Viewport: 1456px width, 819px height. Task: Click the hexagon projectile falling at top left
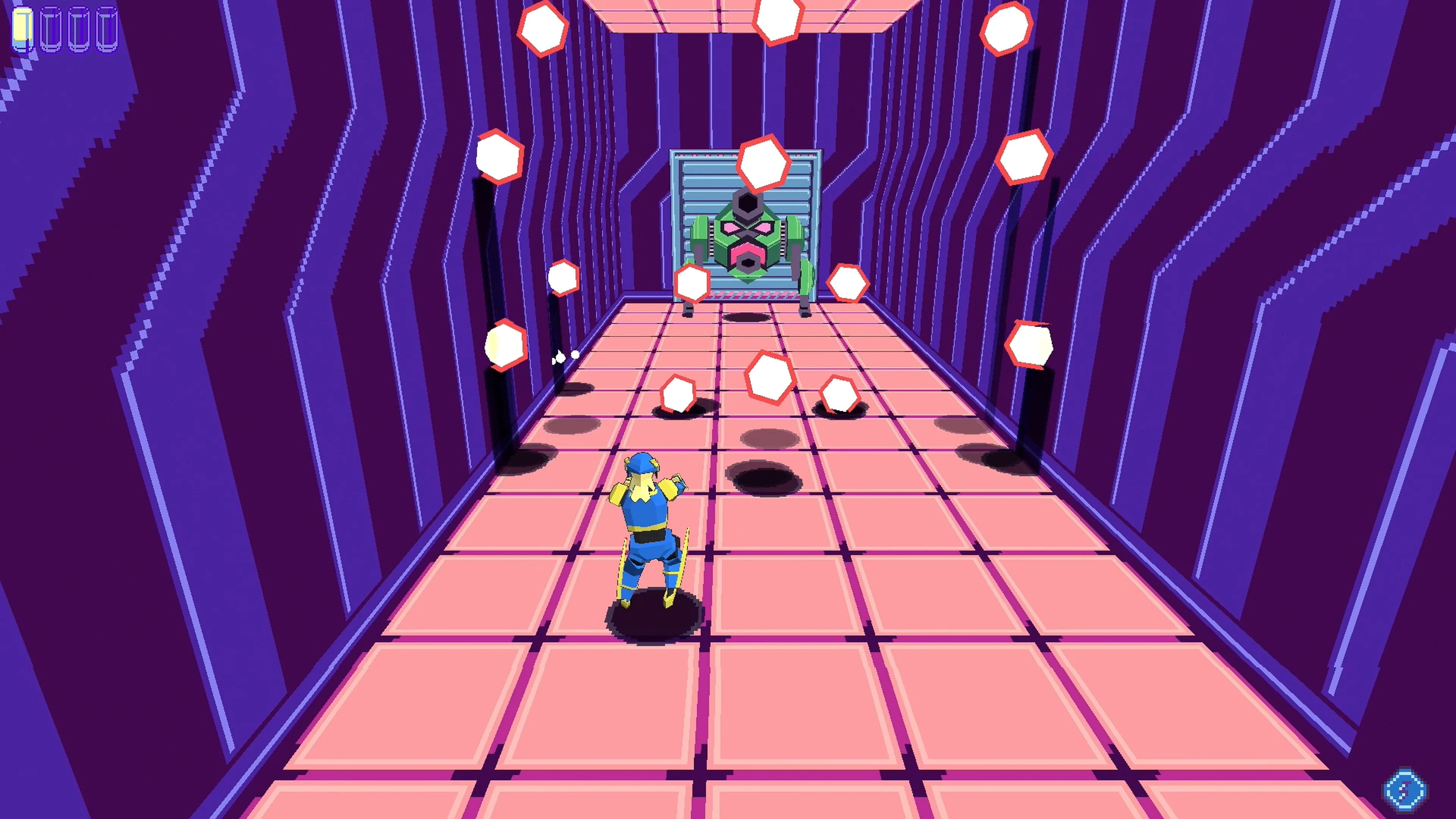pos(543,30)
